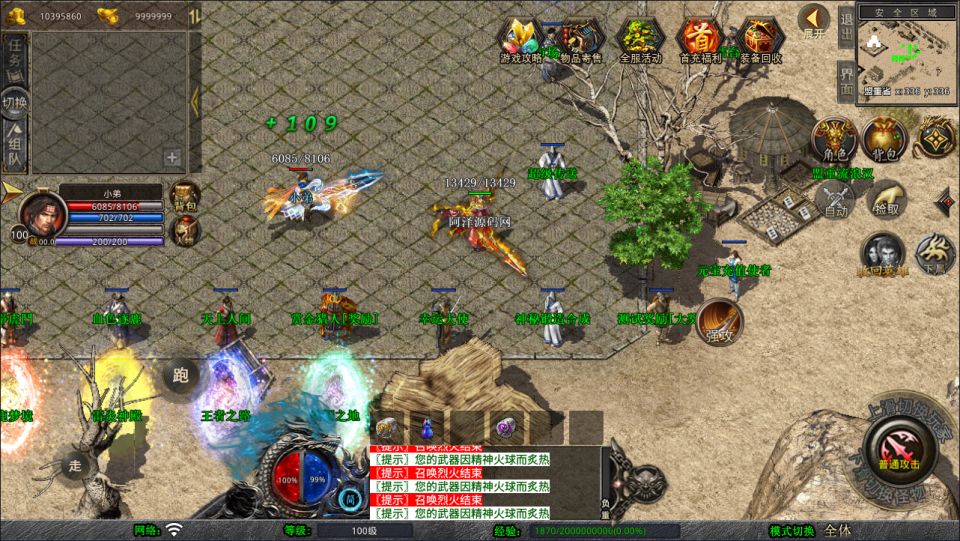Select the 走 walk movement button
Viewport: 960px width, 541px height.
point(75,464)
